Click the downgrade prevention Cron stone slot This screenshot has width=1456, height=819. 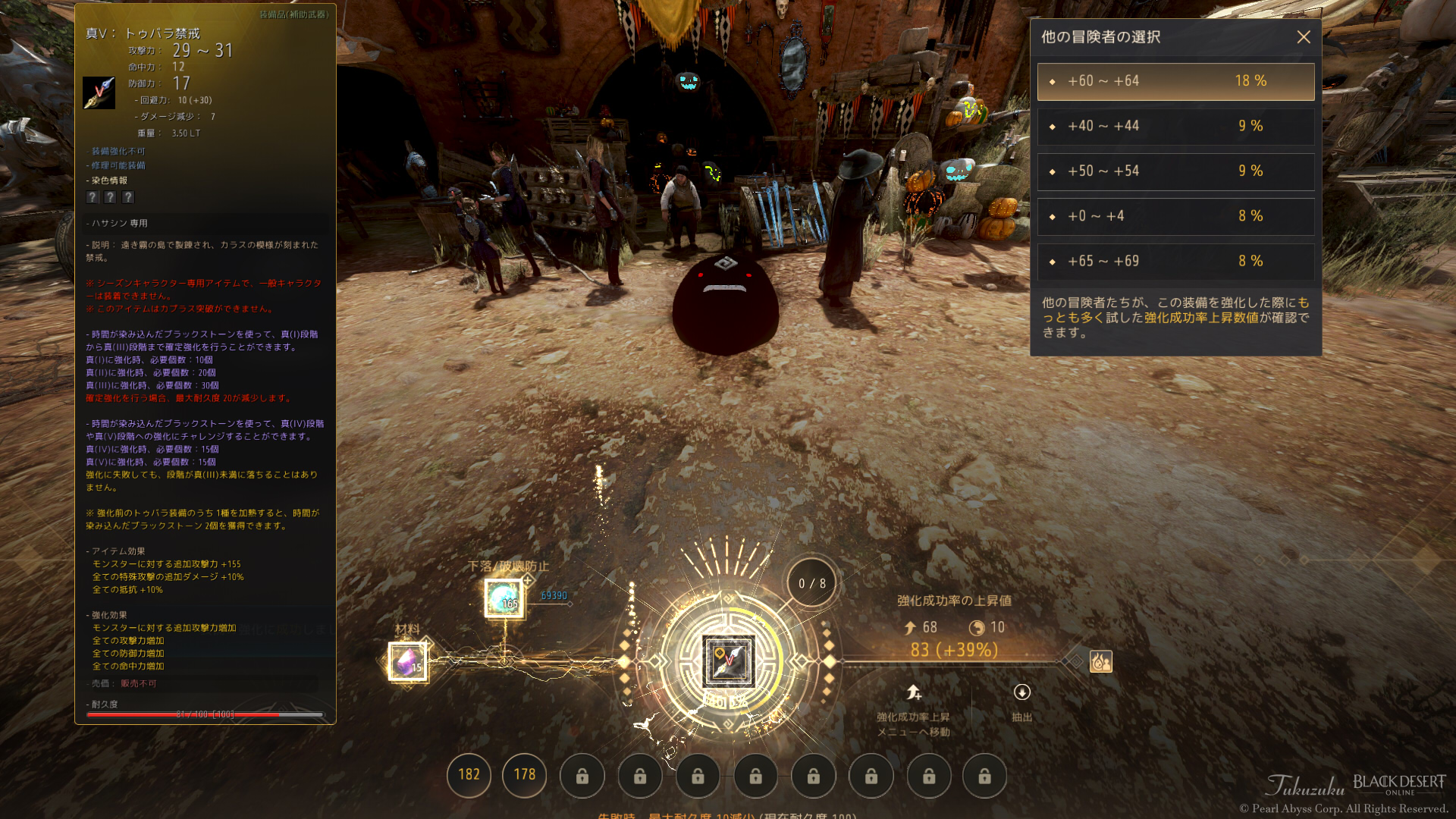coord(504,598)
